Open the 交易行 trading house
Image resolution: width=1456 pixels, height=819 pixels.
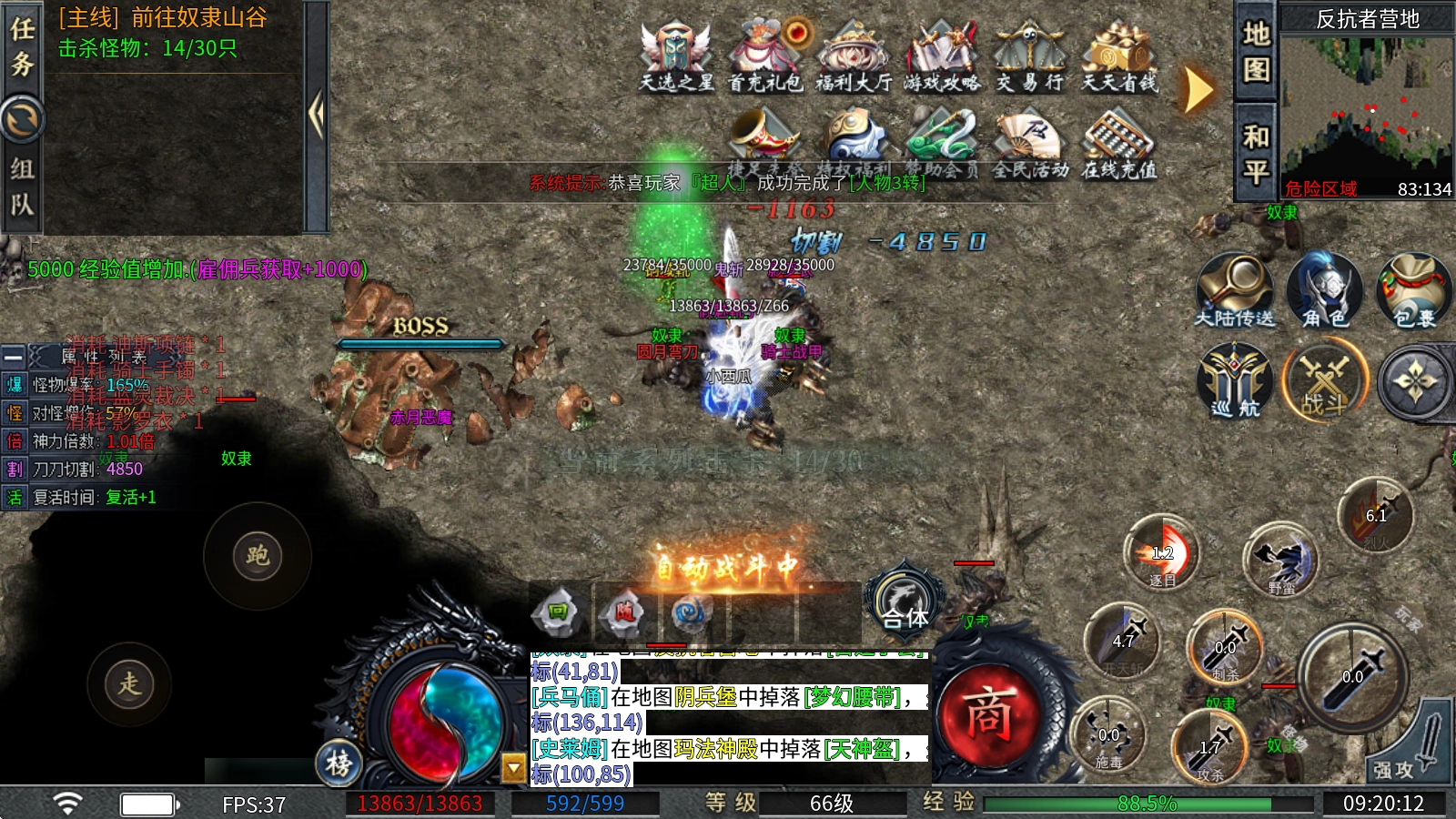[x=1029, y=55]
